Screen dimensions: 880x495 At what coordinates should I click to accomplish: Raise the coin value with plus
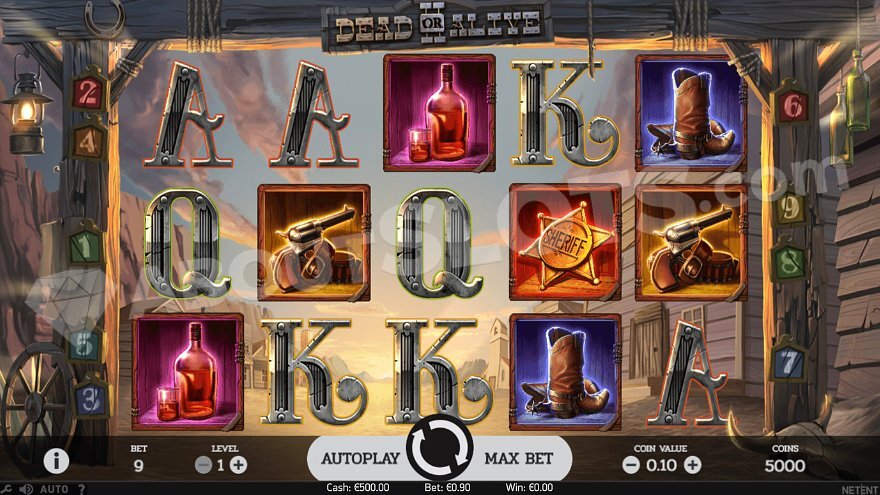pyautogui.click(x=692, y=464)
